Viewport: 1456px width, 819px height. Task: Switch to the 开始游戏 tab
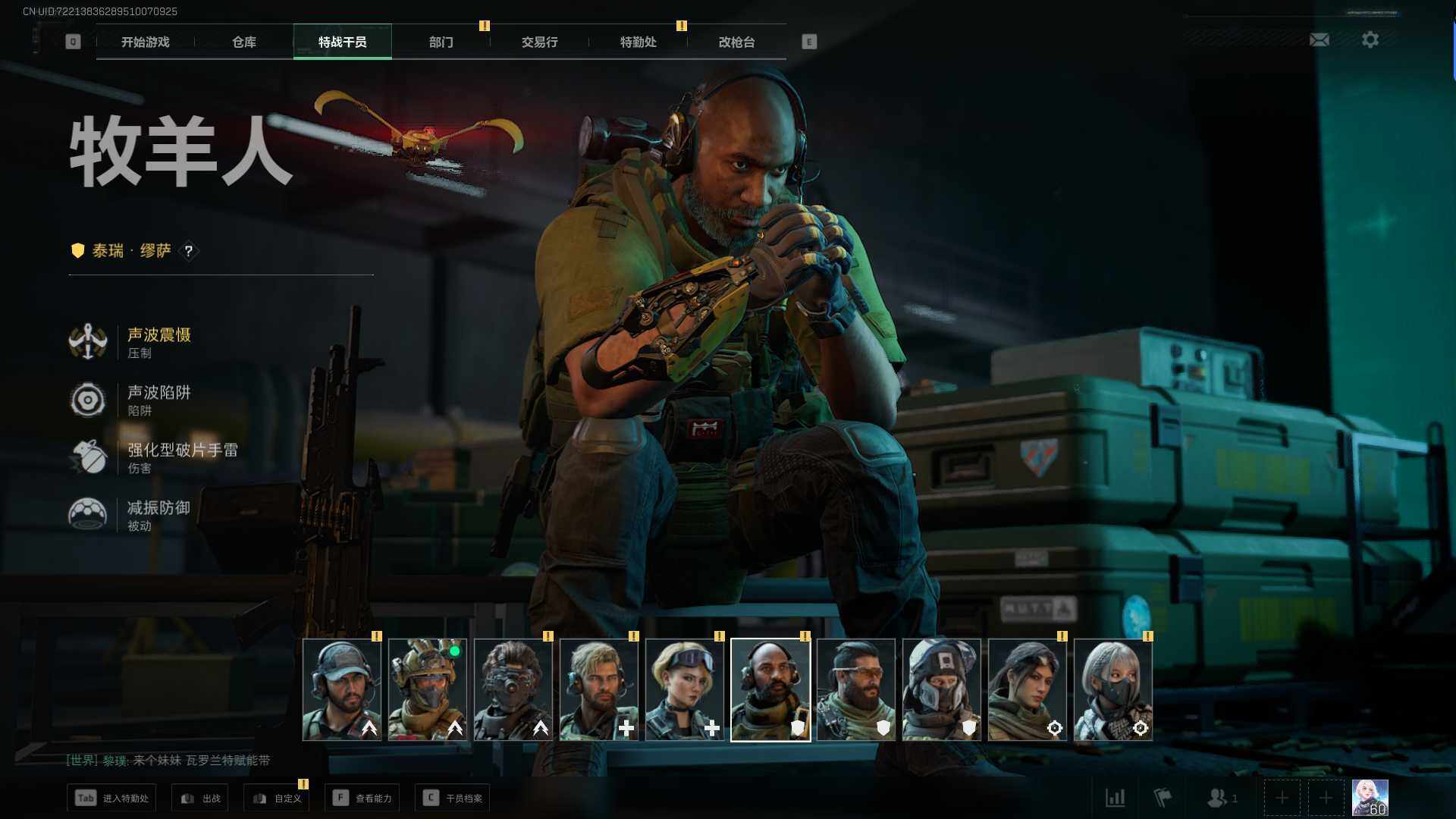pyautogui.click(x=145, y=42)
